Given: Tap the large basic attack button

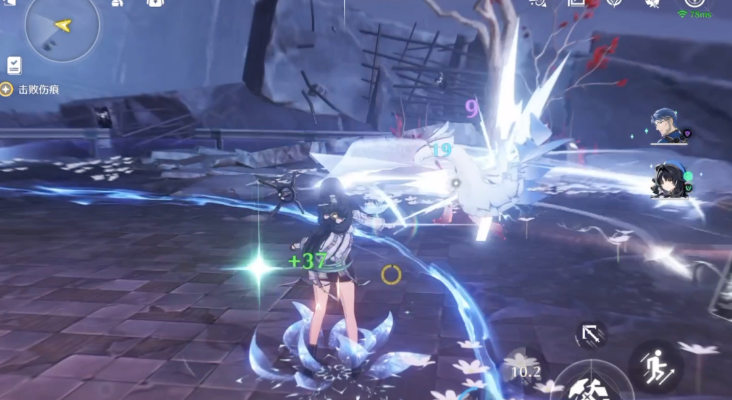Looking at the screenshot, I should coord(592,386).
